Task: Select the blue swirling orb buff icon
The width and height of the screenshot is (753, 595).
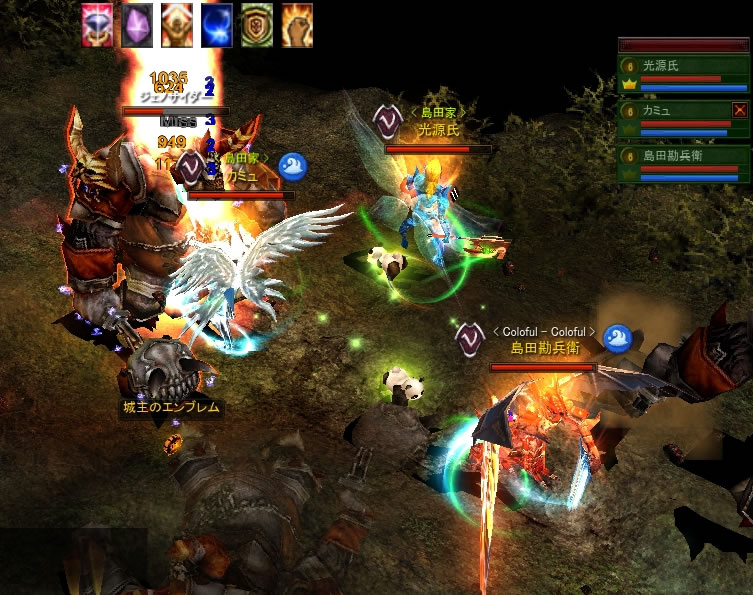Action: point(217,25)
